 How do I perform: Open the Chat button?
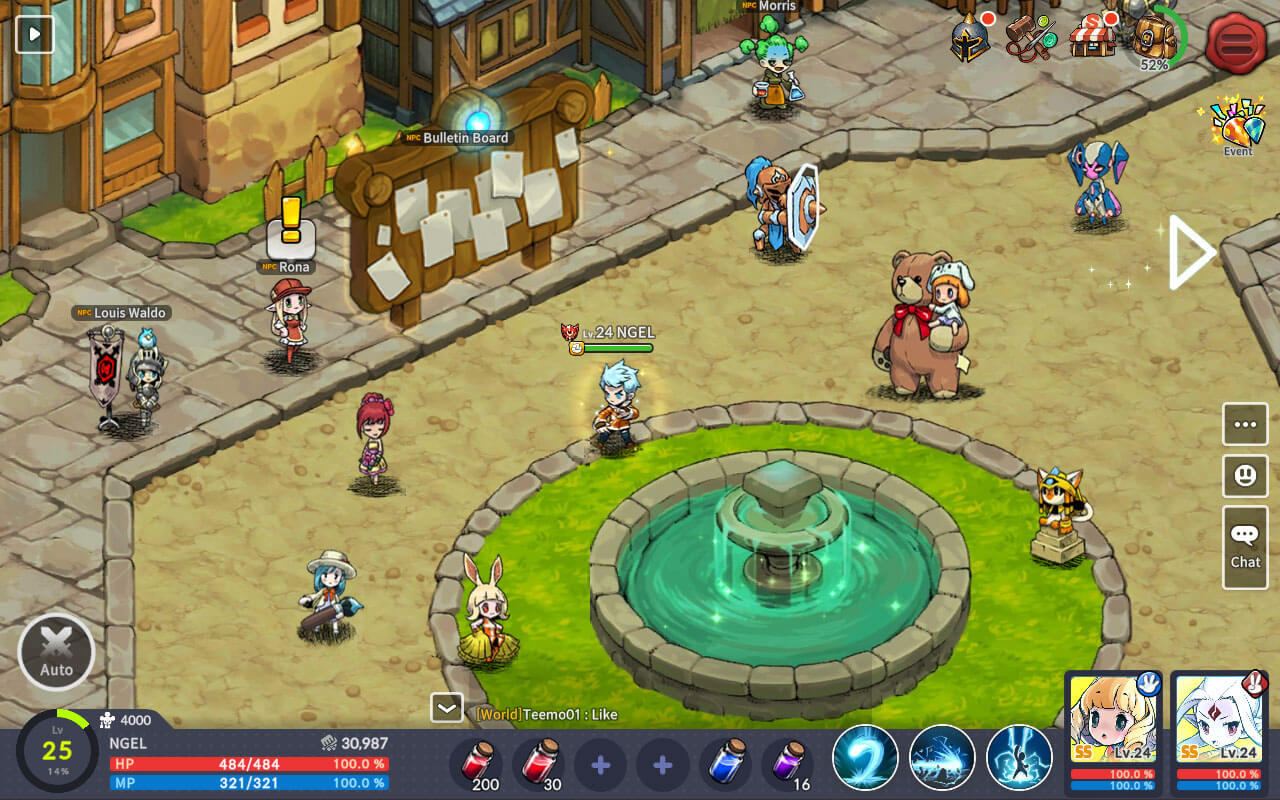click(x=1245, y=546)
